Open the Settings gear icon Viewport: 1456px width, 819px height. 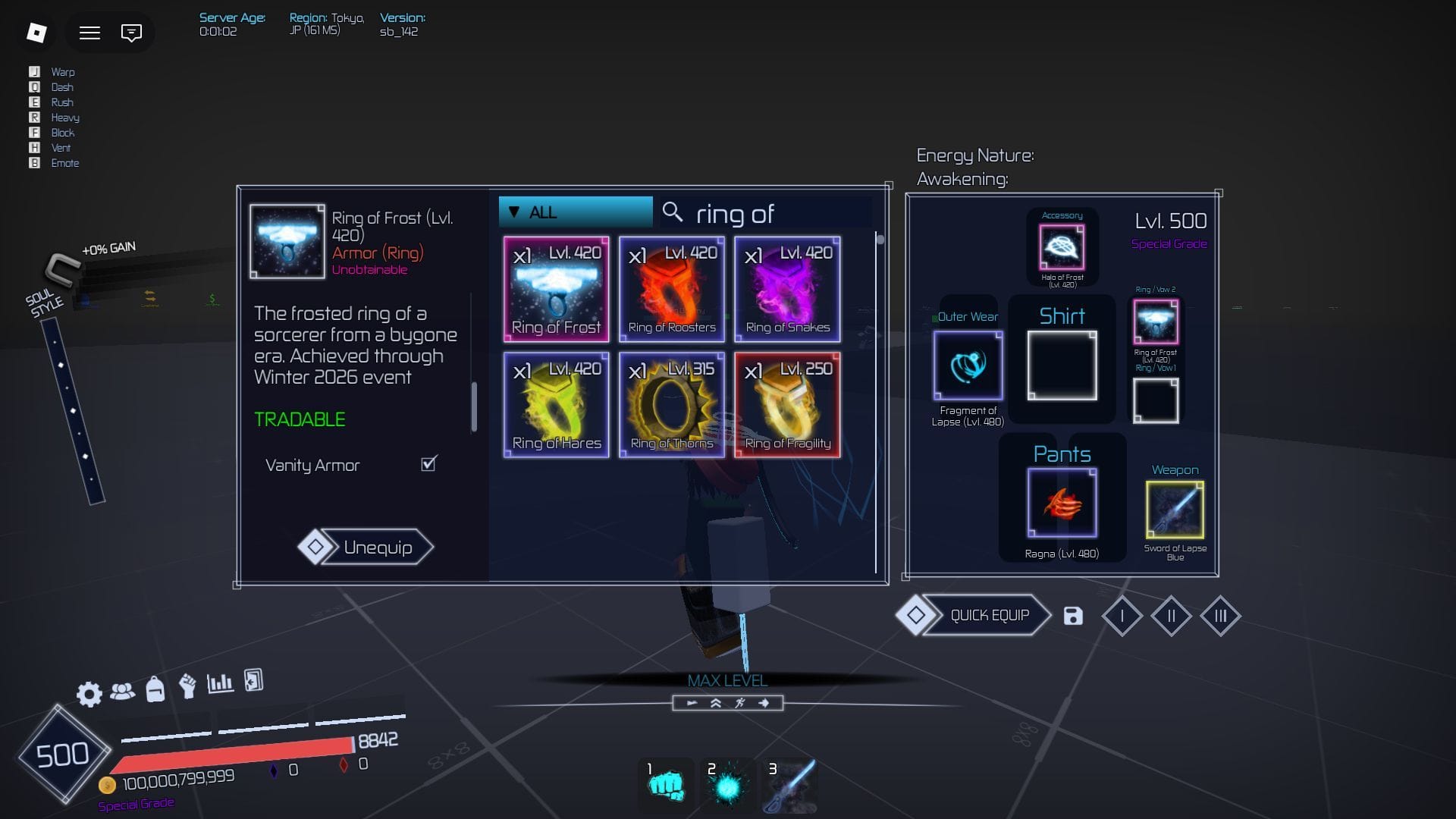click(x=89, y=693)
